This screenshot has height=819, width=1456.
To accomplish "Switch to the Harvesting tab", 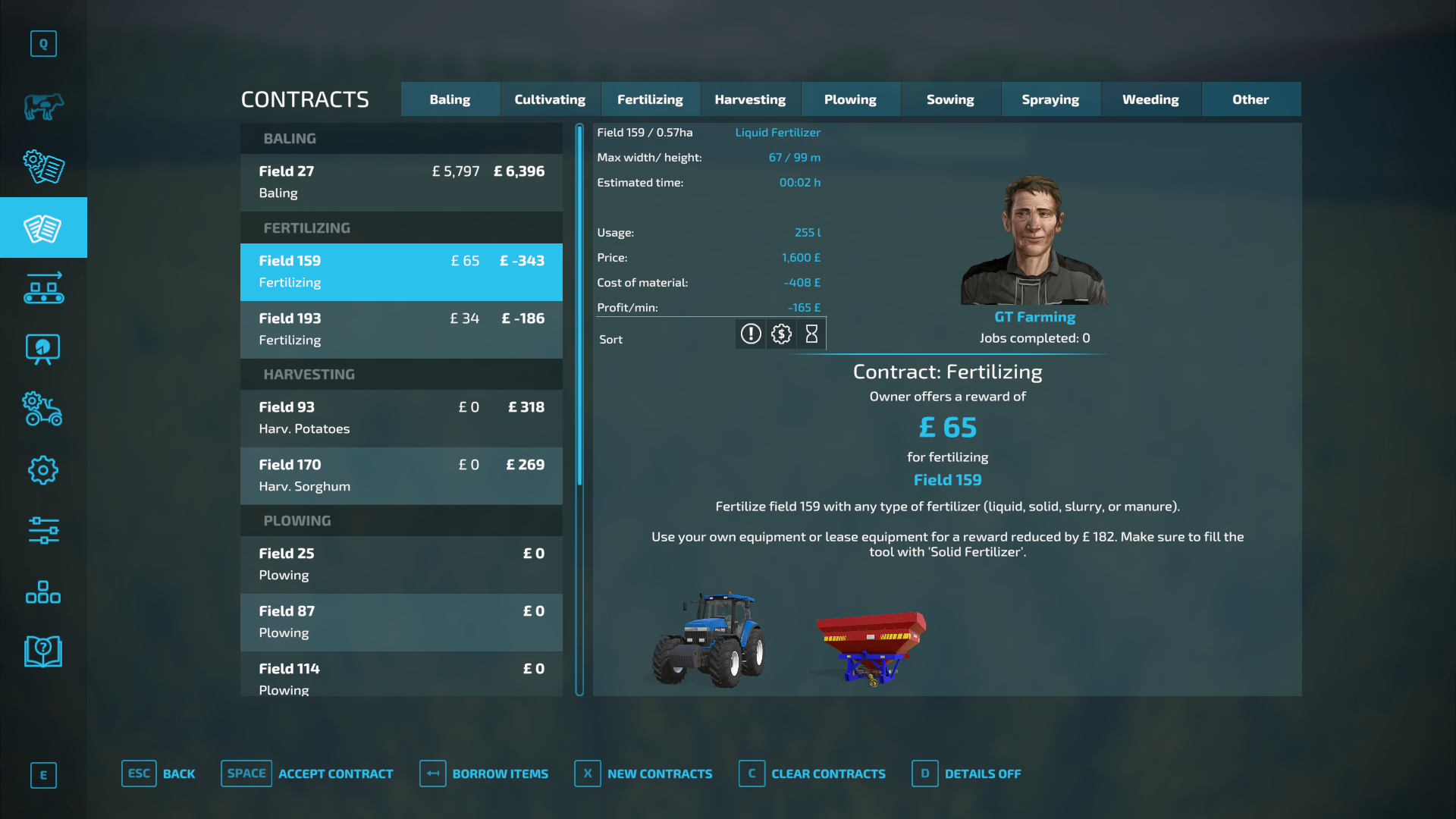I will coord(750,99).
